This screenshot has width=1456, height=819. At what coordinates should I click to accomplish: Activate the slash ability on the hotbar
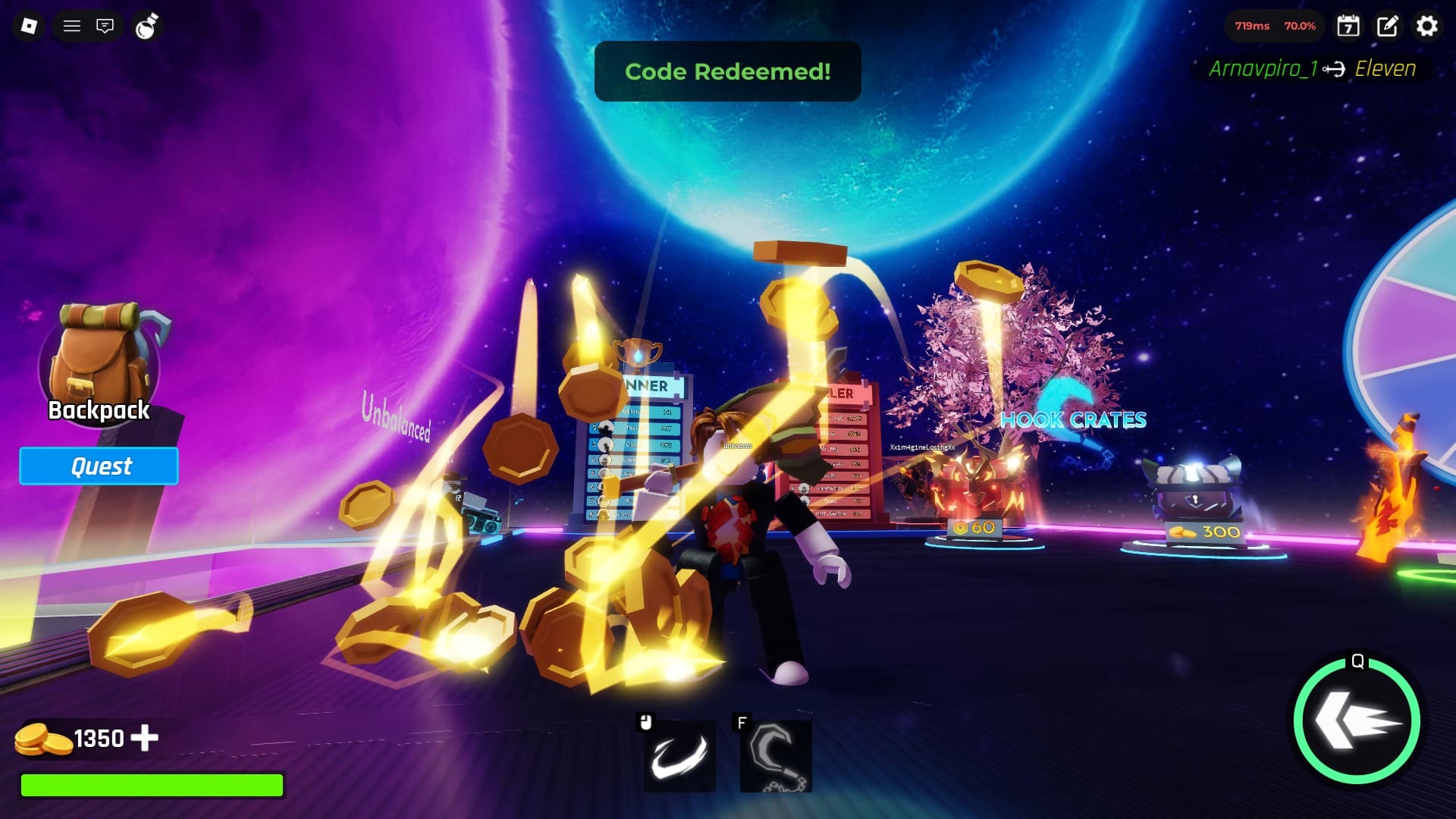tap(679, 756)
